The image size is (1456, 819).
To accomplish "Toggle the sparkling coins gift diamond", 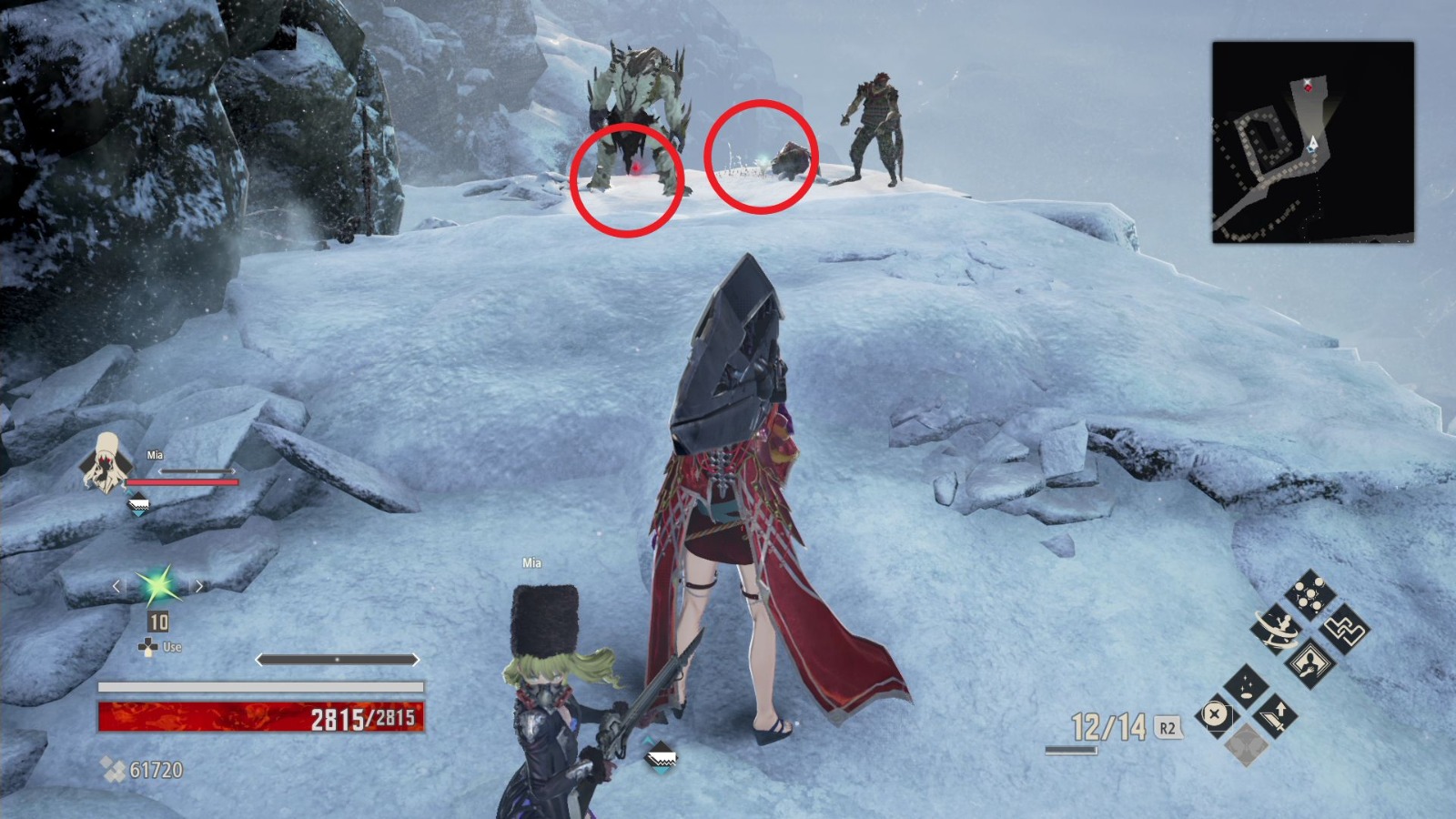I will coord(1246,688).
